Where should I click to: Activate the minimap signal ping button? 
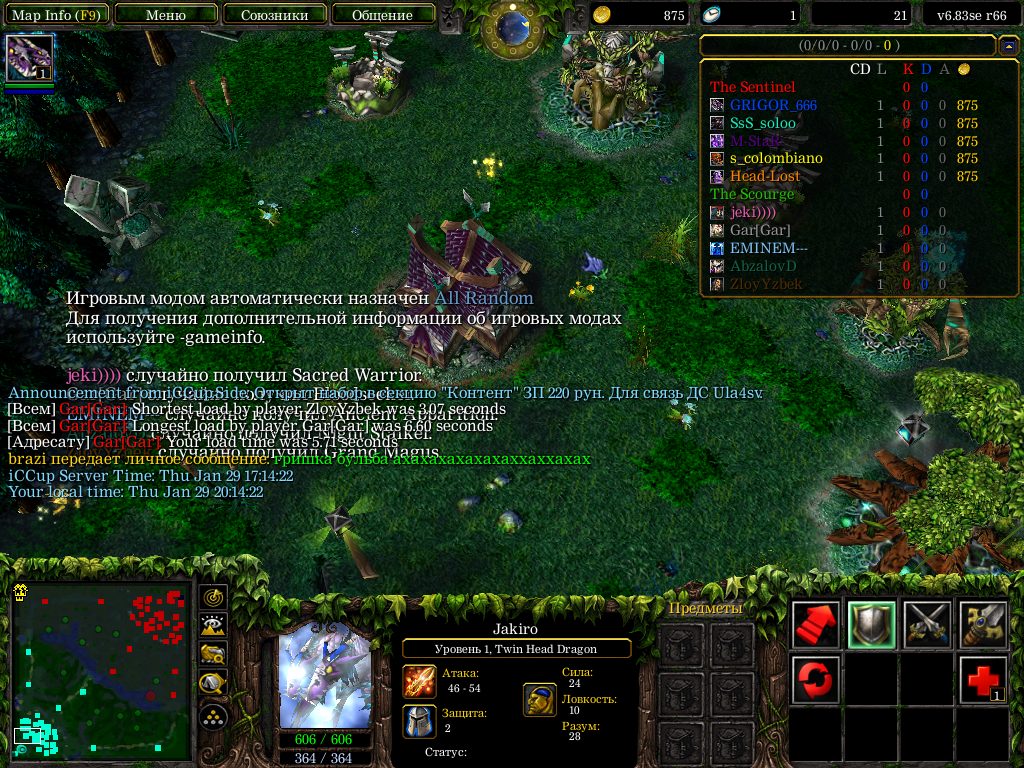pyautogui.click(x=213, y=597)
